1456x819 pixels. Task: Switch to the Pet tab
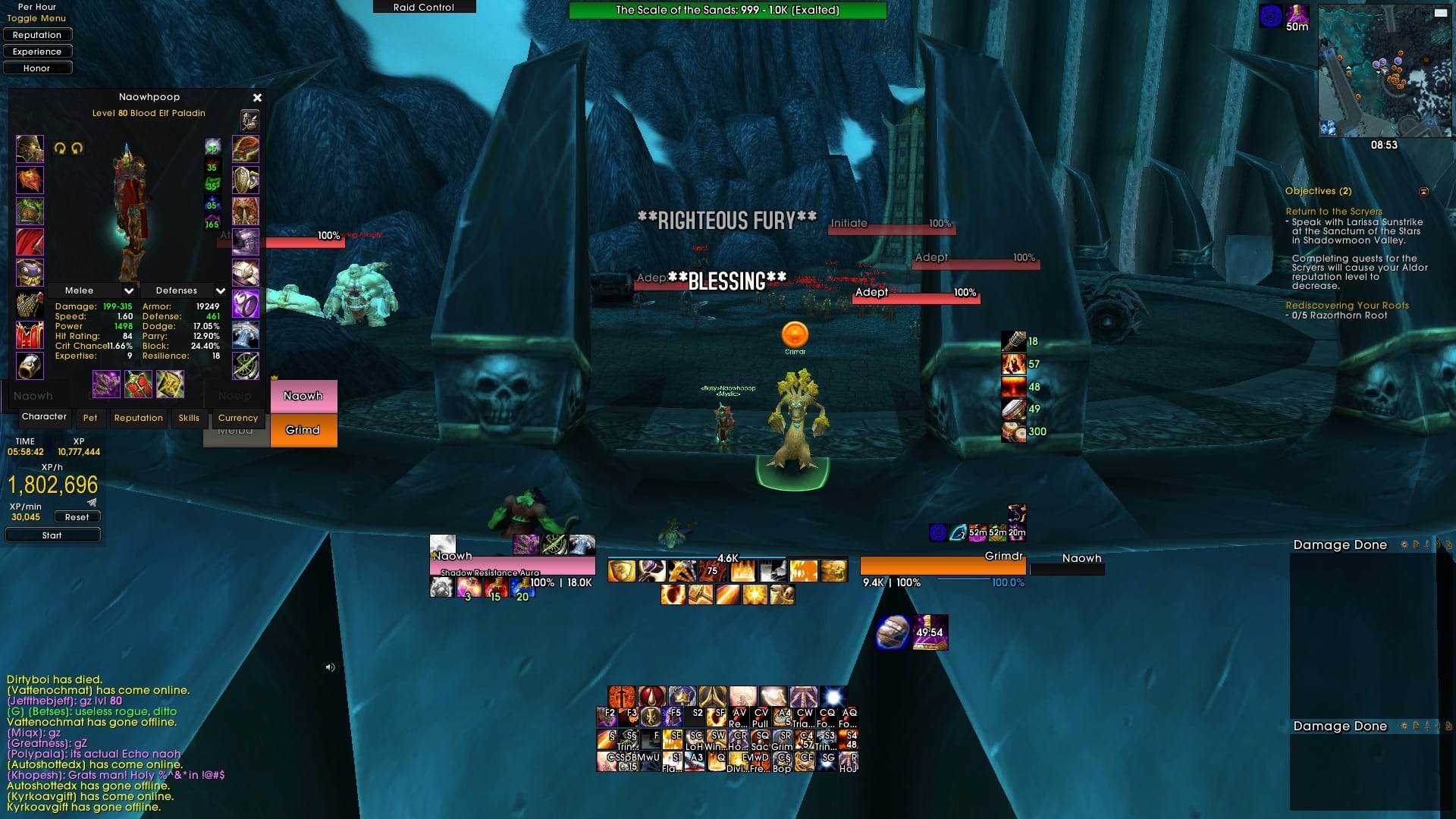click(x=90, y=418)
